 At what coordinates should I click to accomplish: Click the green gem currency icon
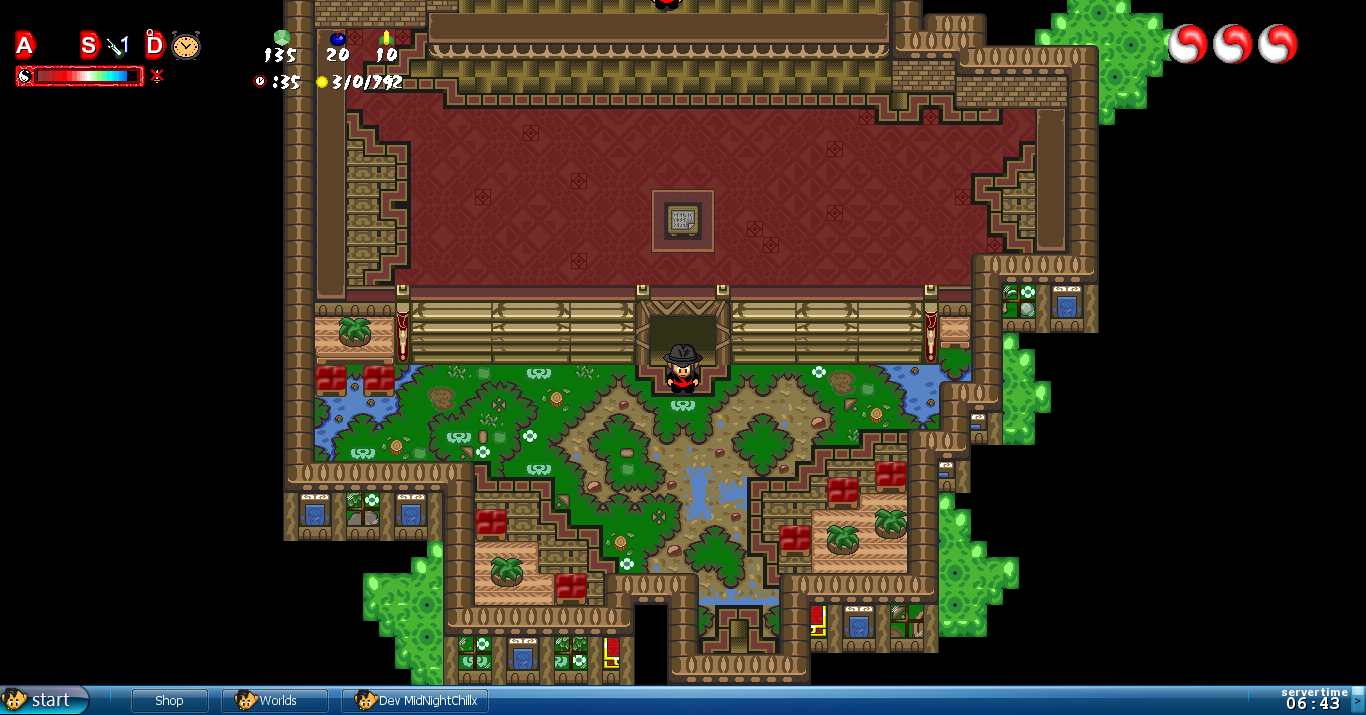coord(281,38)
